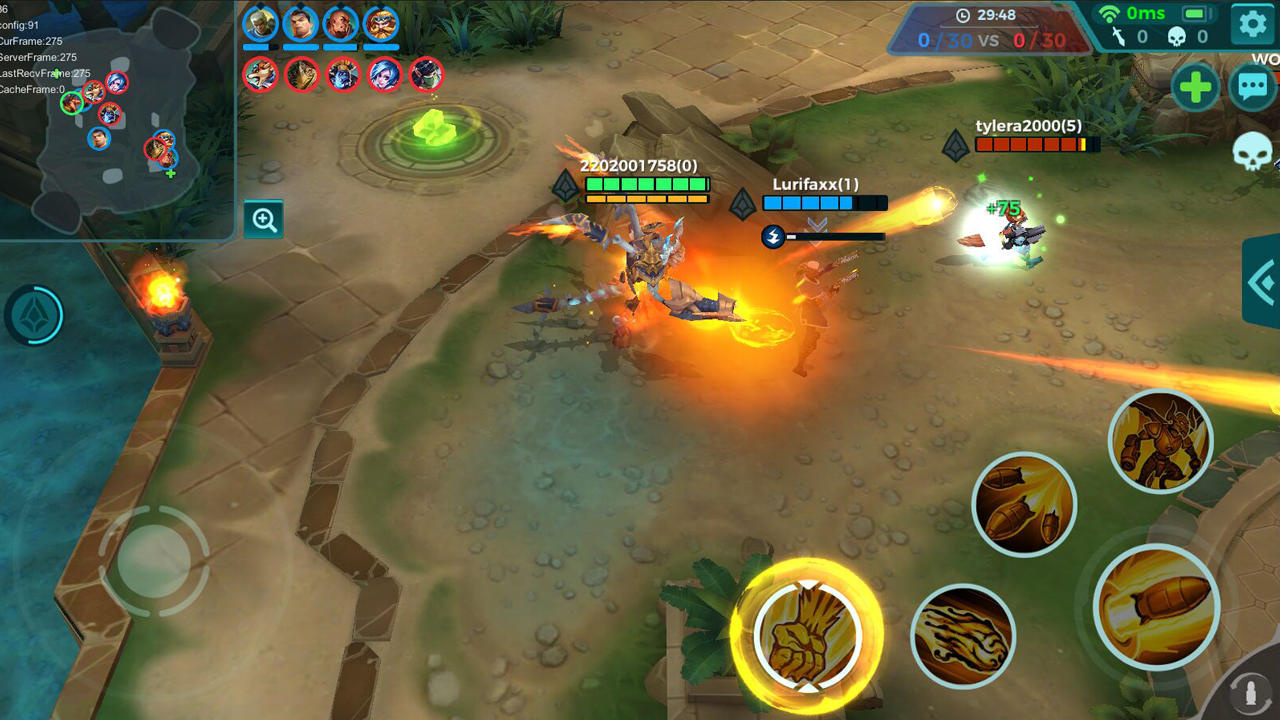Click the green Wi-Fi ping indicator
This screenshot has width=1280, height=720.
point(1109,13)
